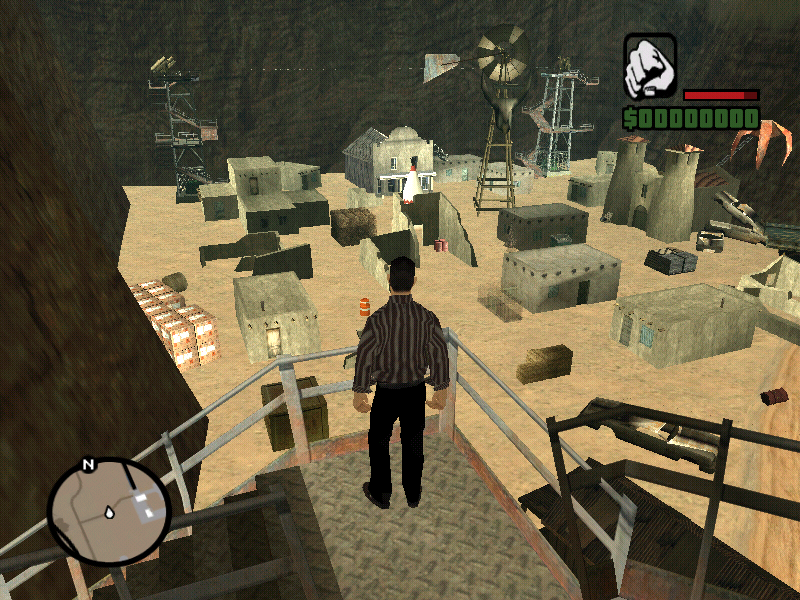This screenshot has height=600, width=800.
Task: Click the fist weapon icon
Action: click(650, 68)
